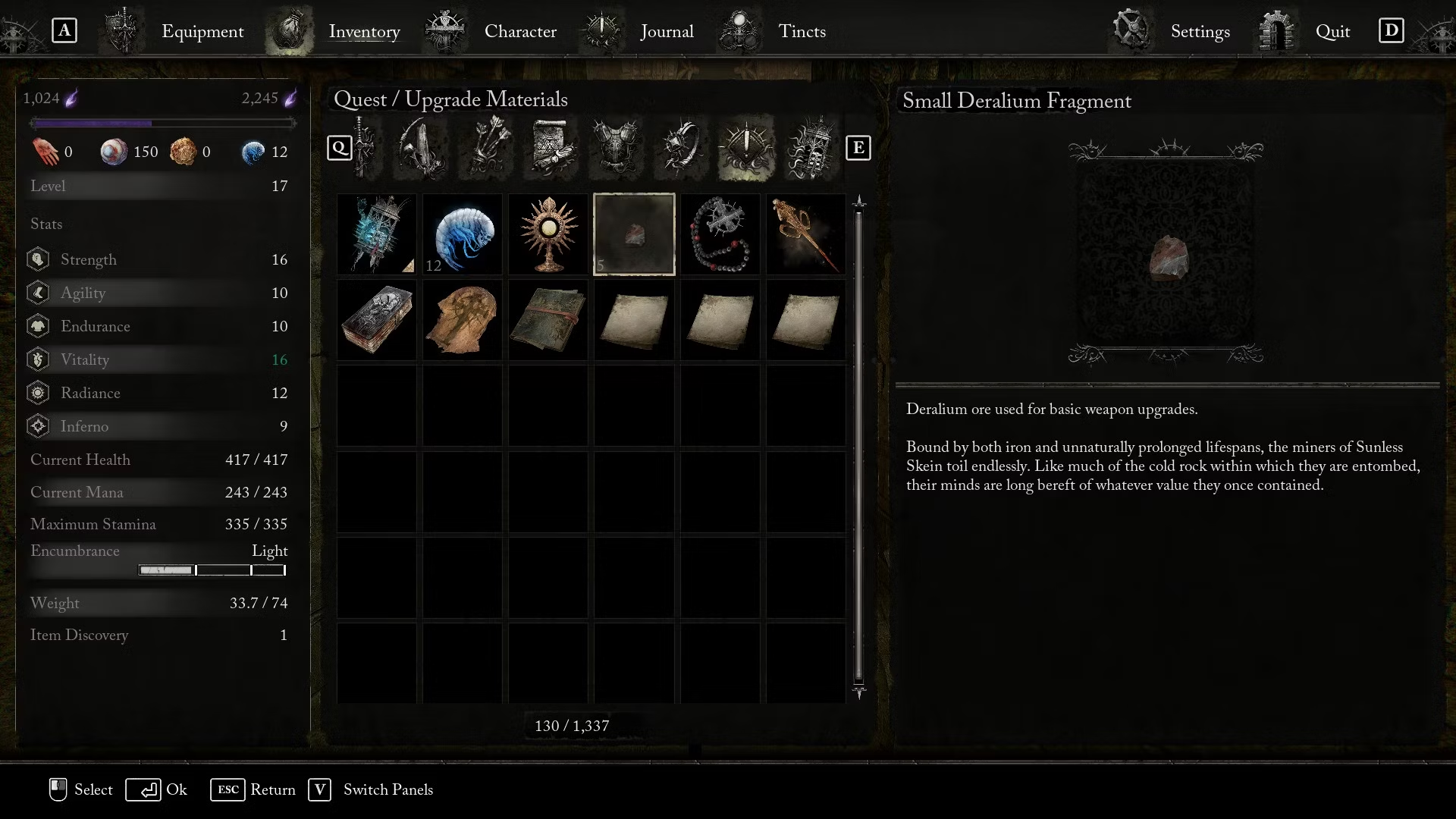Open the Settings menu
This screenshot has width=1456, height=819.
(1199, 32)
